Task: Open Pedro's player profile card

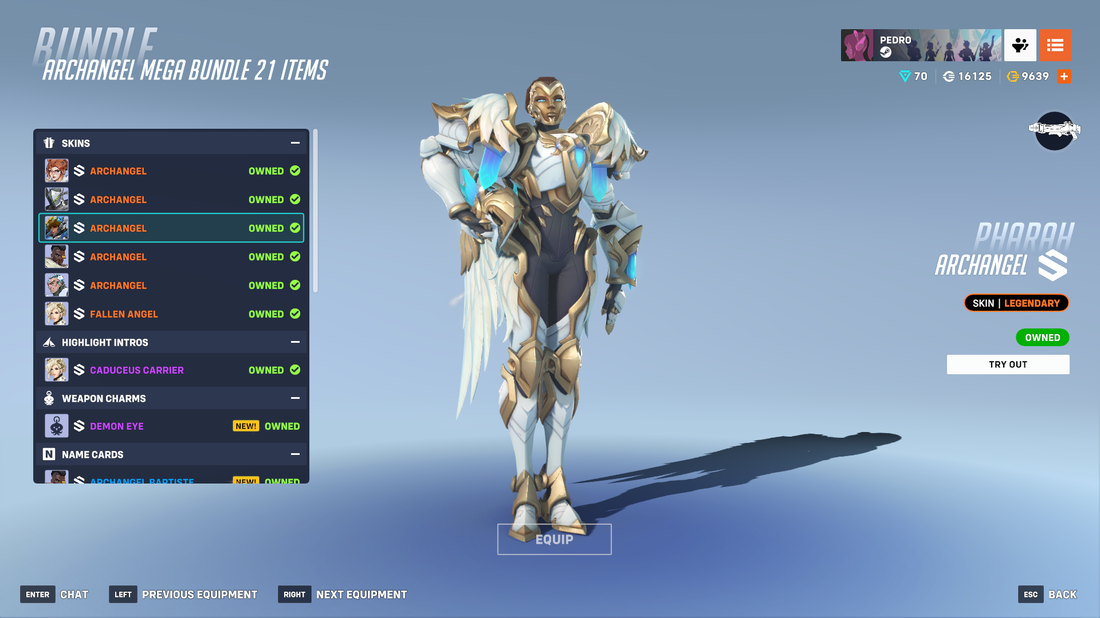Action: [x=920, y=46]
